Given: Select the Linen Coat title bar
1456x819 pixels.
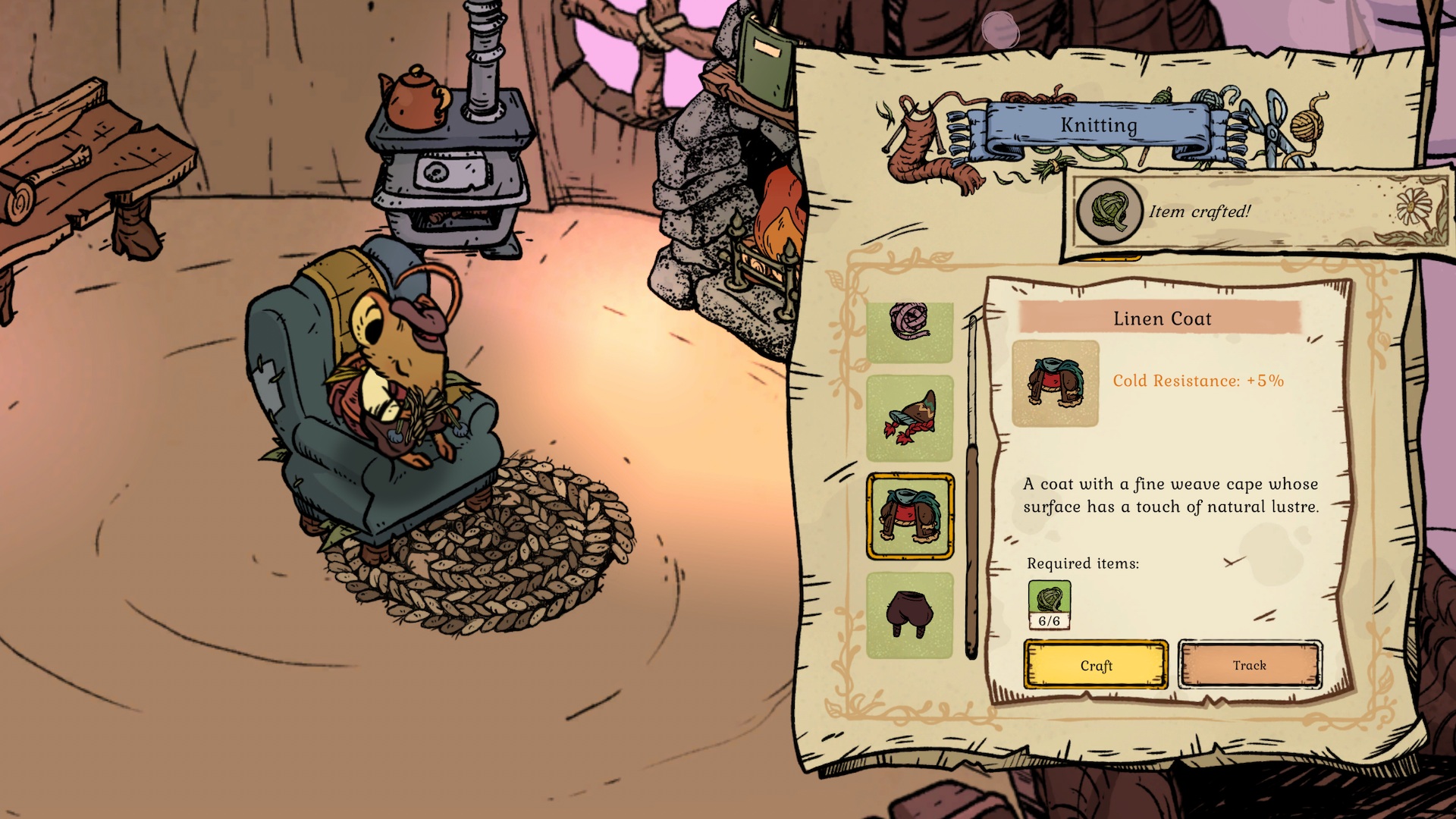Looking at the screenshot, I should [x=1162, y=318].
